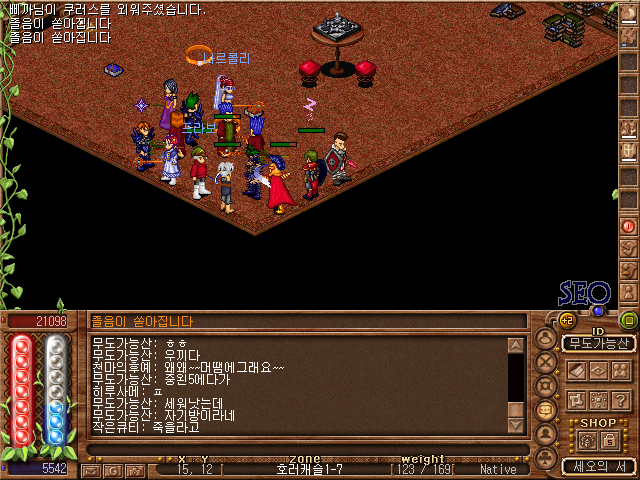This screenshot has width=640, height=480.
Task: Open the question mark help button
Action: tap(620, 399)
